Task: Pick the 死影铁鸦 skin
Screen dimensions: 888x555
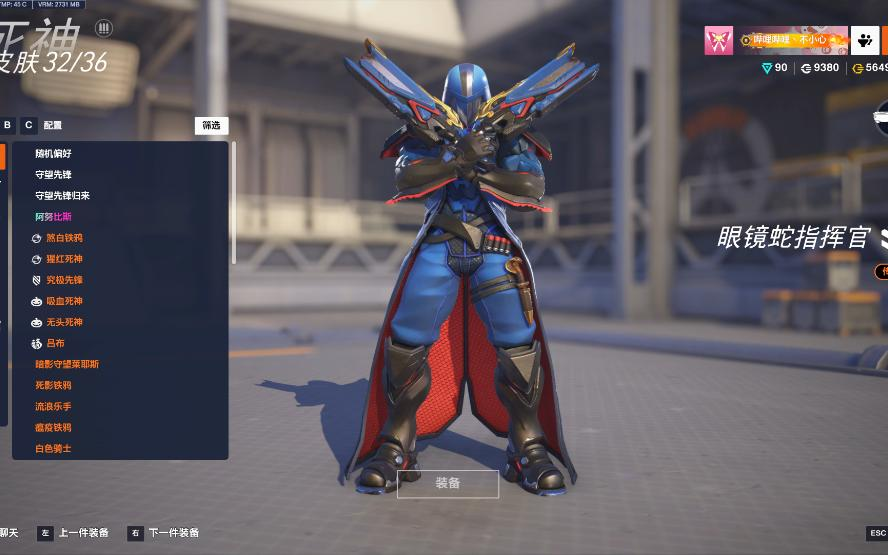Action: point(53,385)
